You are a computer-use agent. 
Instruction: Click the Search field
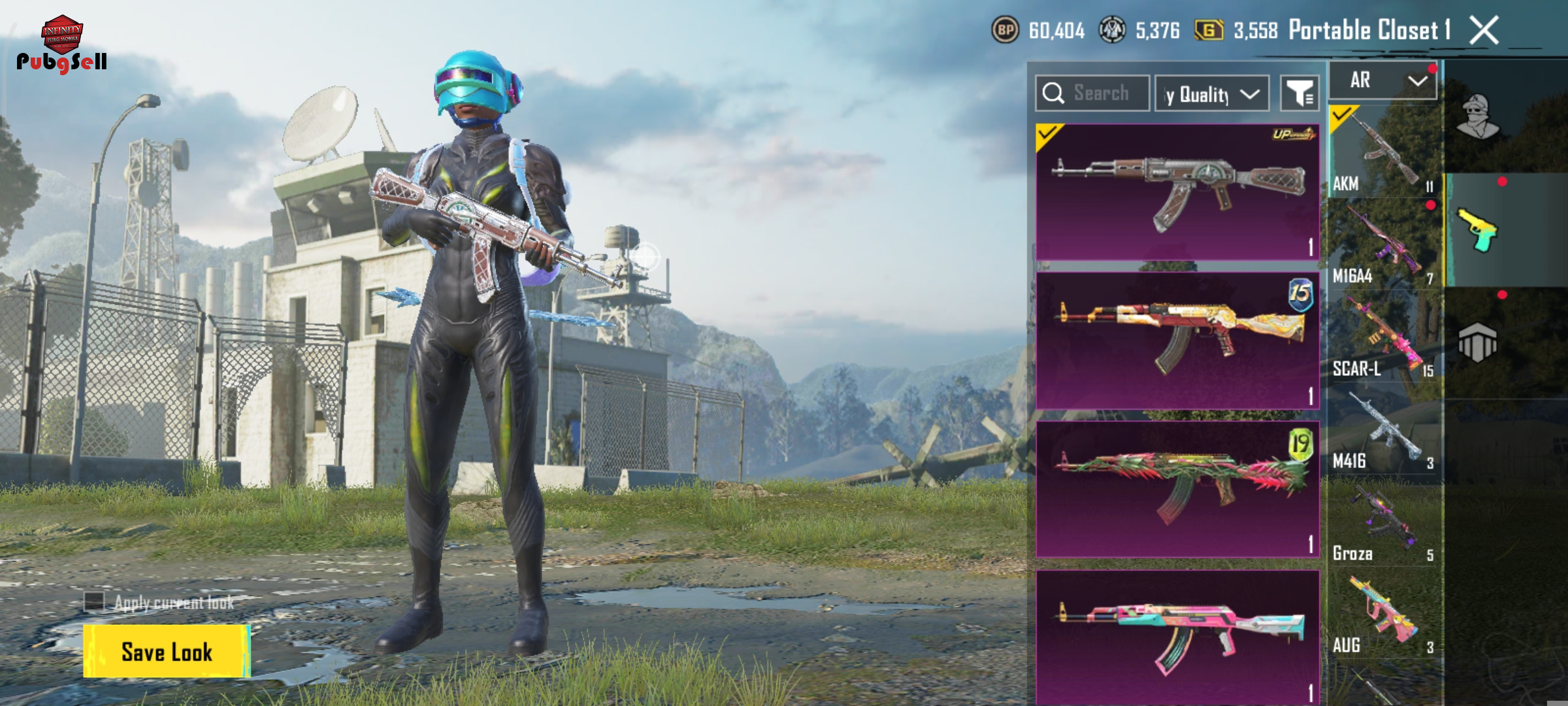(1092, 93)
